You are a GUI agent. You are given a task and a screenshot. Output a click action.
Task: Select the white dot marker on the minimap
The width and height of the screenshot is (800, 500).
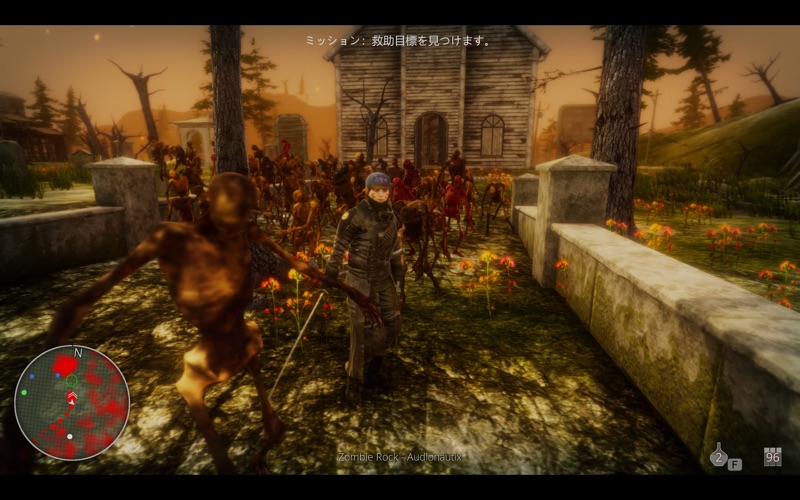(x=69, y=436)
